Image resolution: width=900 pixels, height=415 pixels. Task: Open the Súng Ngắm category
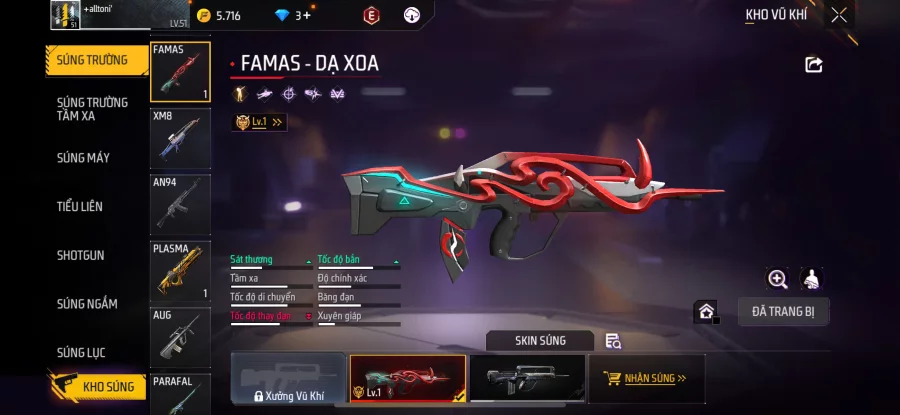click(x=87, y=304)
